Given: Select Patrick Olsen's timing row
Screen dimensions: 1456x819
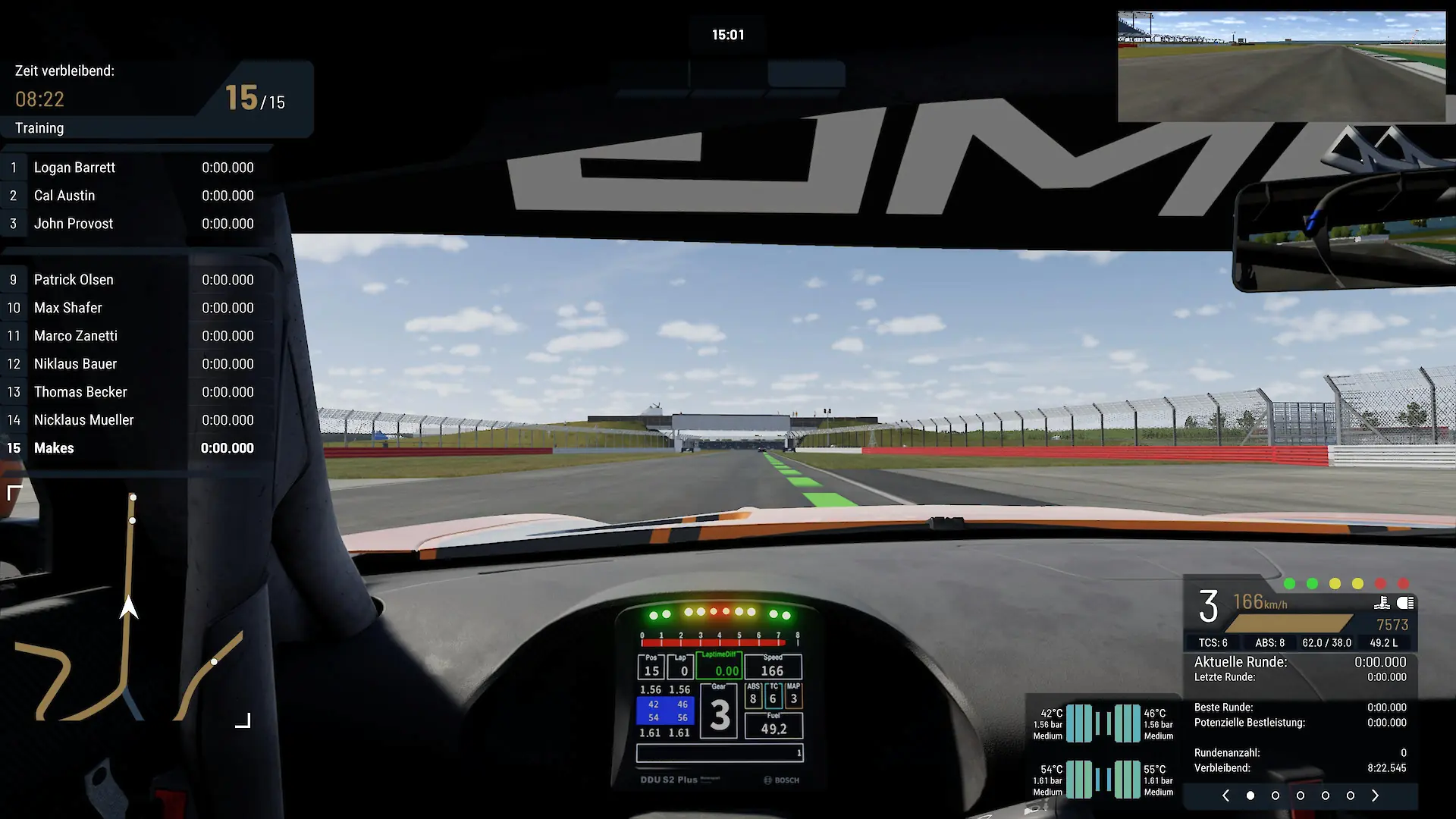Looking at the screenshot, I should (x=136, y=280).
